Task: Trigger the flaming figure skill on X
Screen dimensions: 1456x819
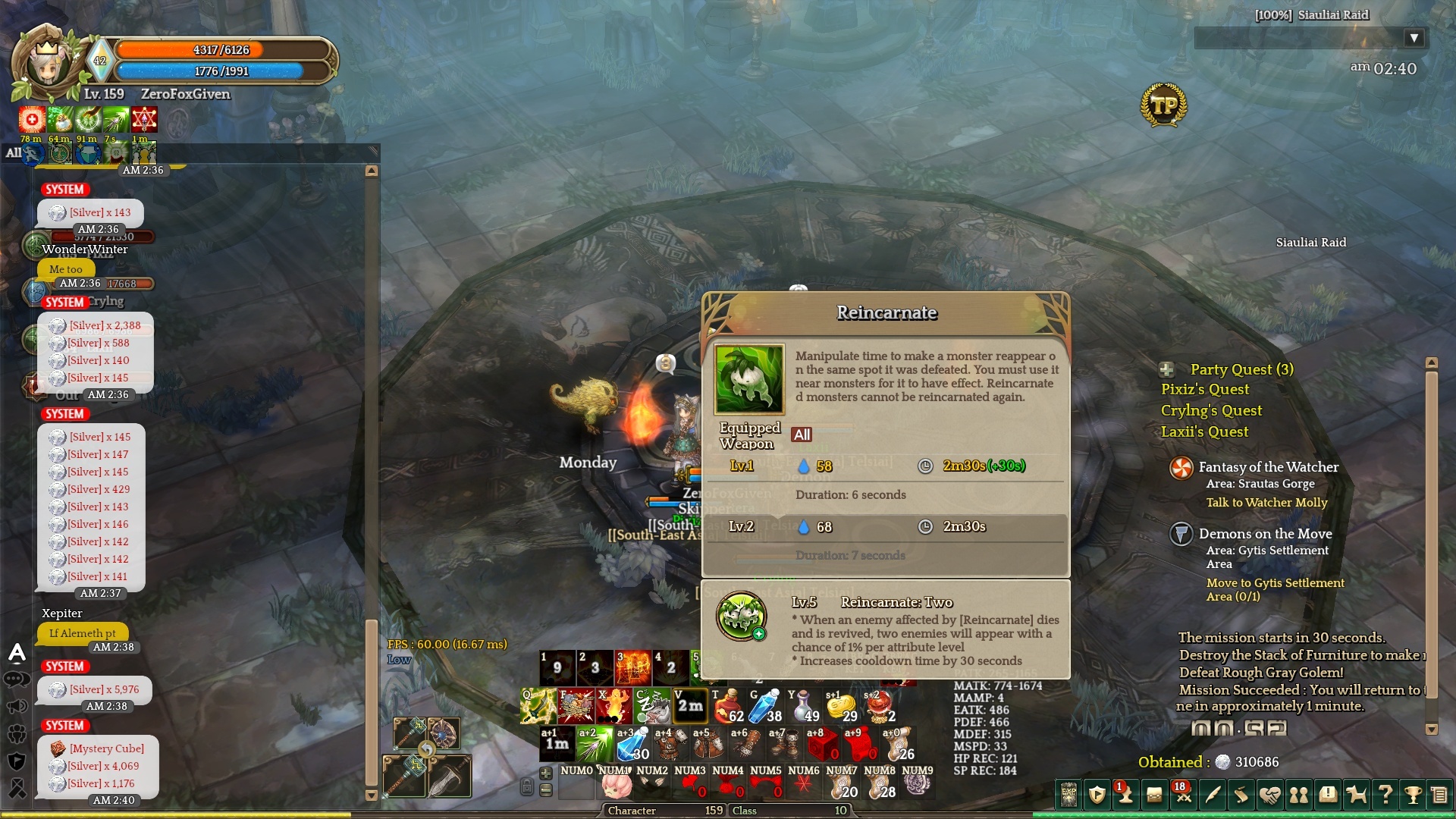Action: (x=613, y=706)
